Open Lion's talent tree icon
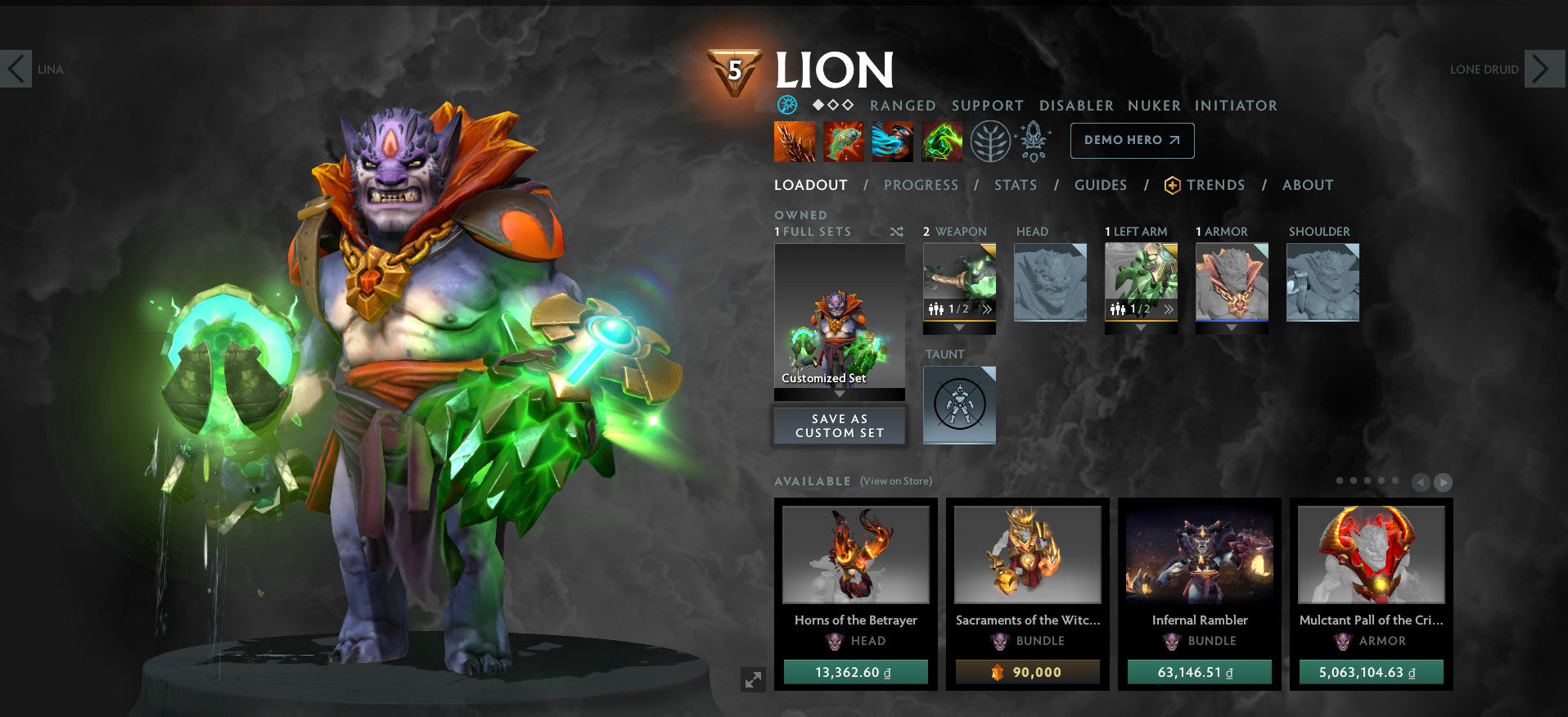 991,140
